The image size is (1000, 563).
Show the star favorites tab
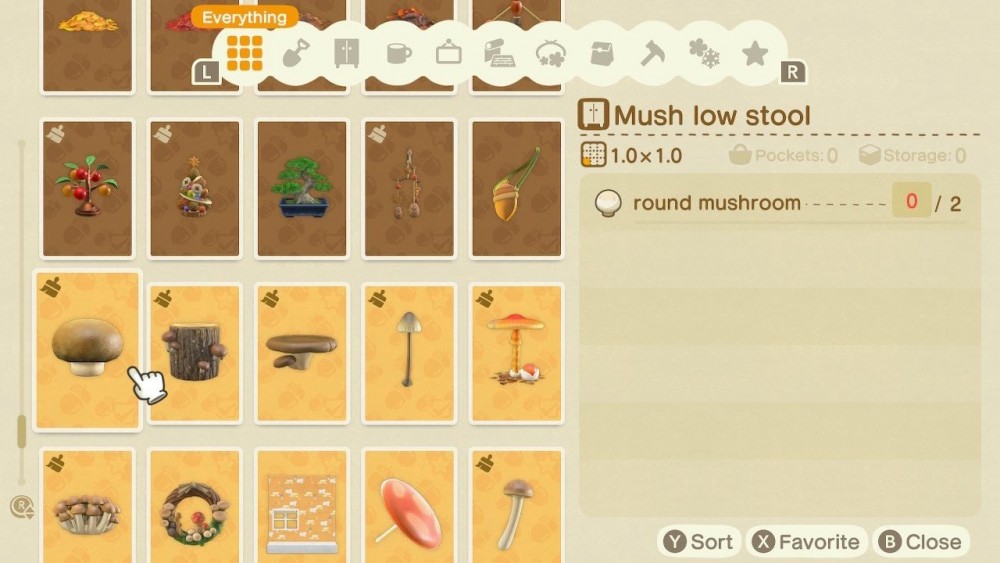755,53
